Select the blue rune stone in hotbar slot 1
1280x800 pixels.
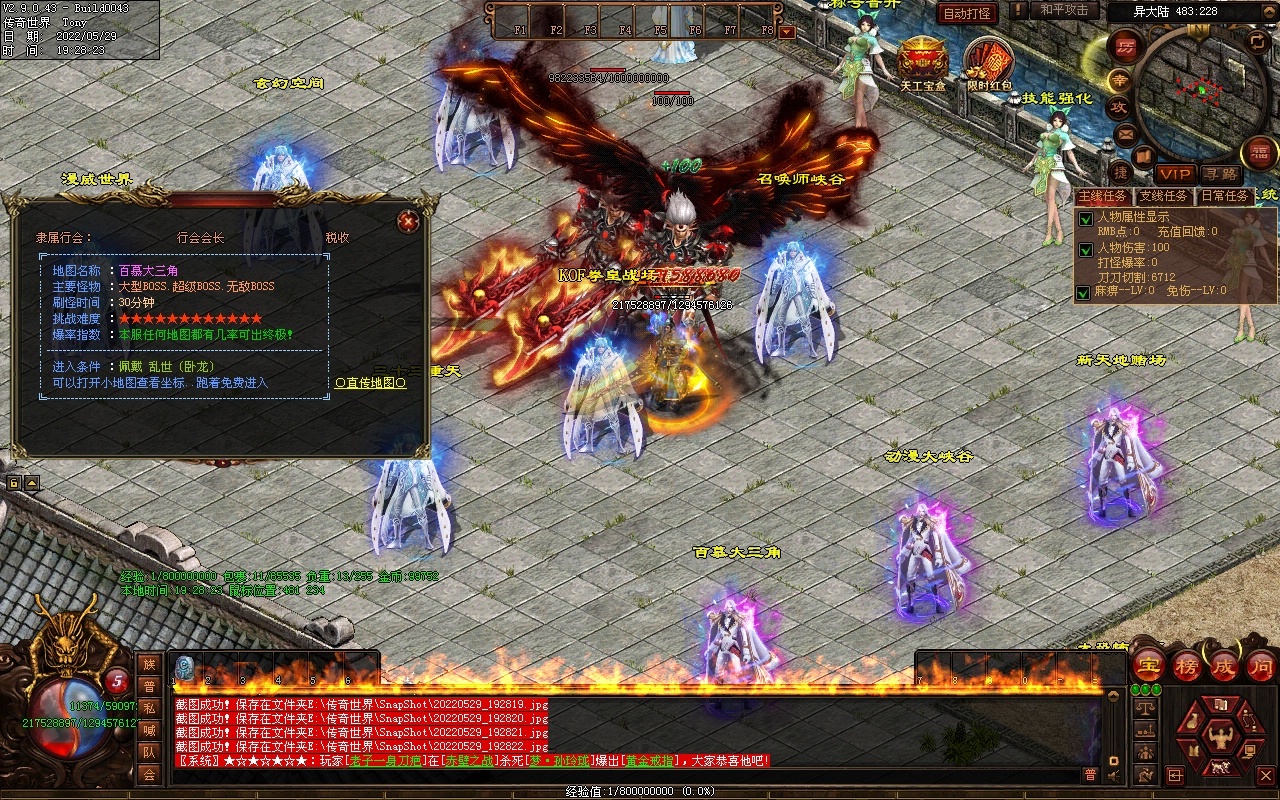[x=186, y=668]
